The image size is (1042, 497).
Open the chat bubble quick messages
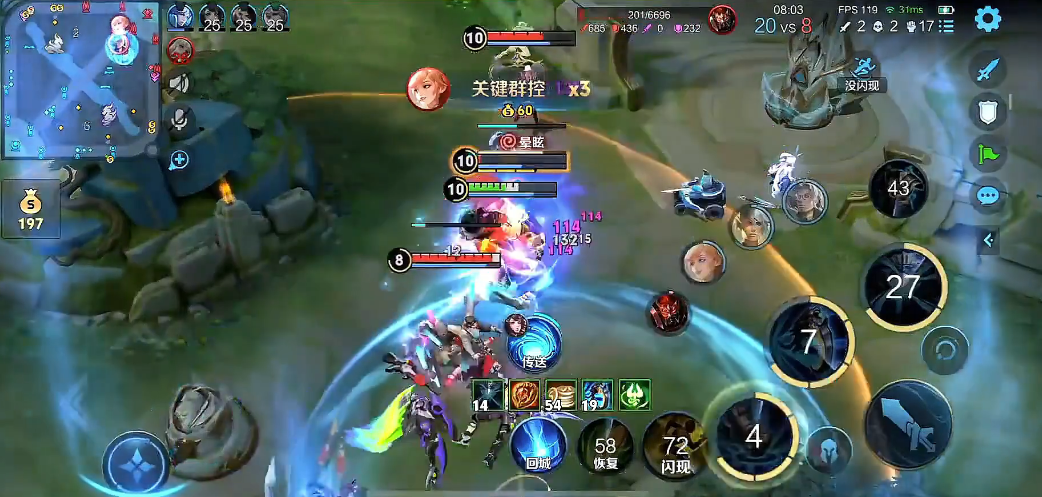[988, 196]
